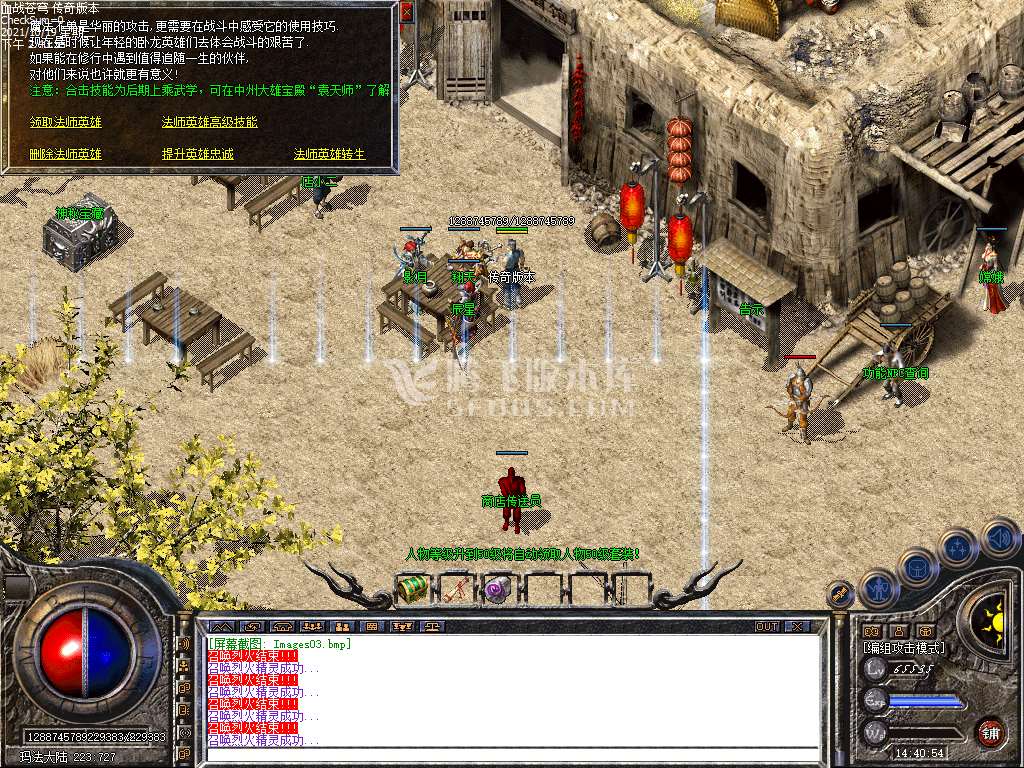
Task: Close the NPC dialogue window
Action: (x=406, y=12)
